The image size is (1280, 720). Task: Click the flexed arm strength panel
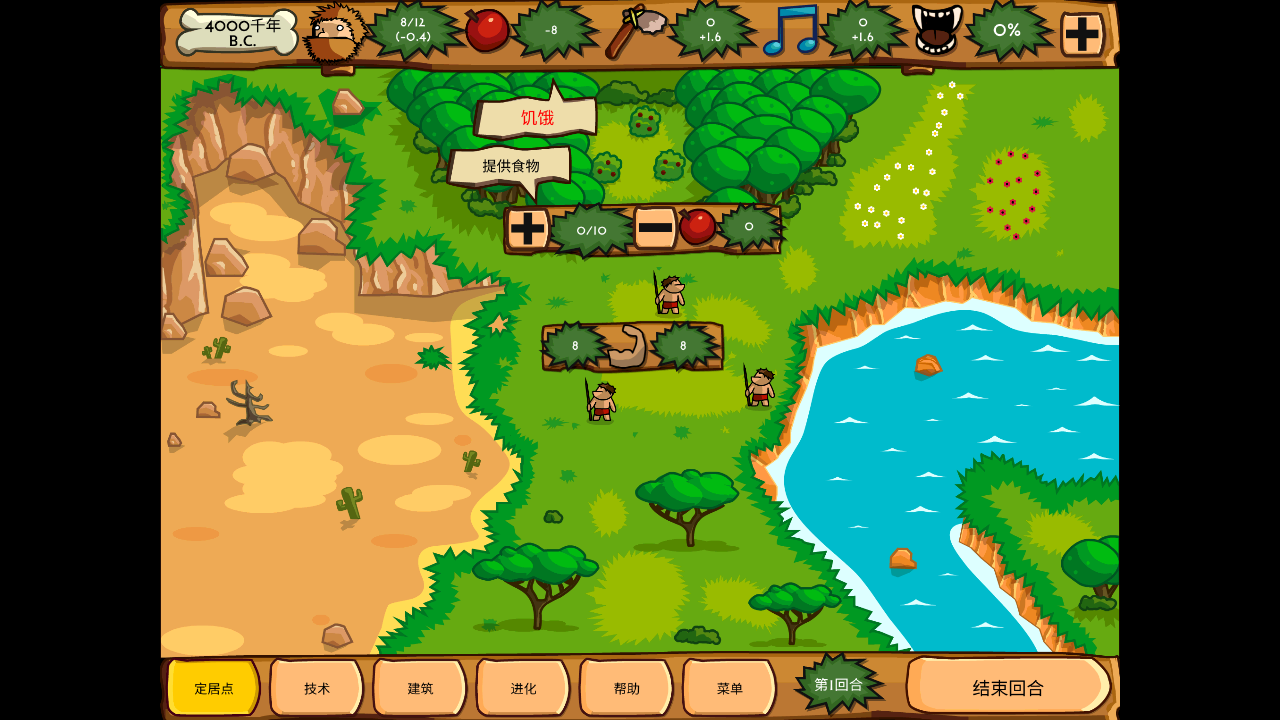click(627, 347)
